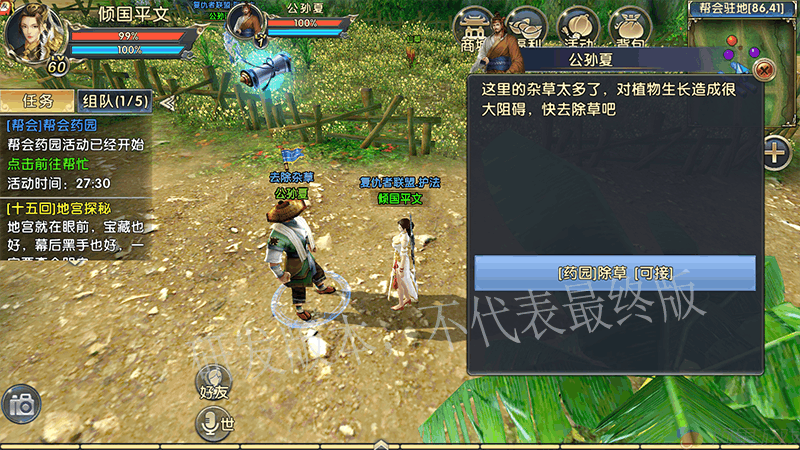This screenshot has width=800, height=450.
Task: Open the 任务 quest tab
Action: (37, 101)
